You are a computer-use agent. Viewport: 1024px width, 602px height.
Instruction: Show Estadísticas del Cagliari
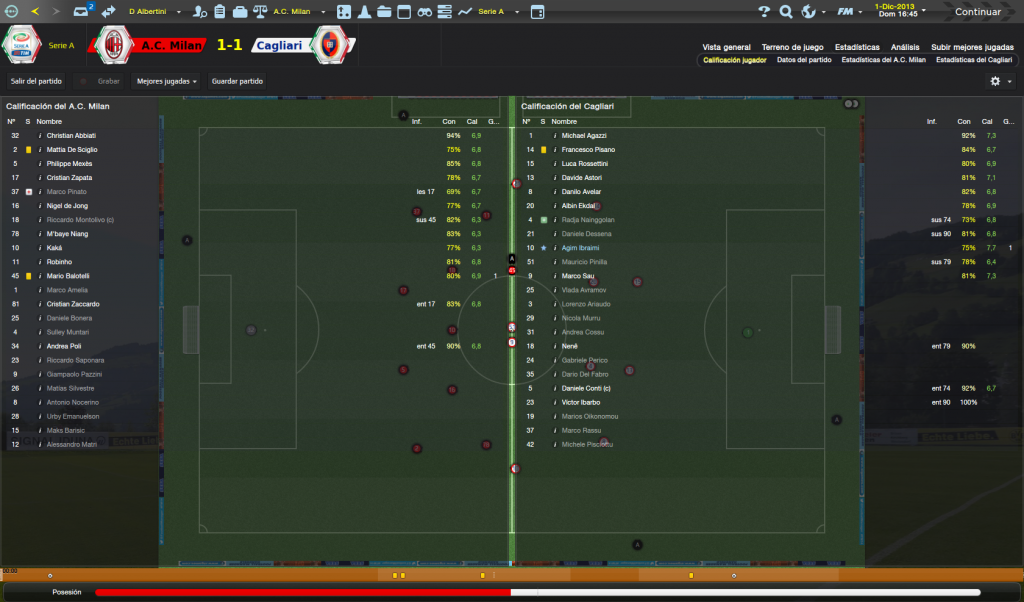974,60
